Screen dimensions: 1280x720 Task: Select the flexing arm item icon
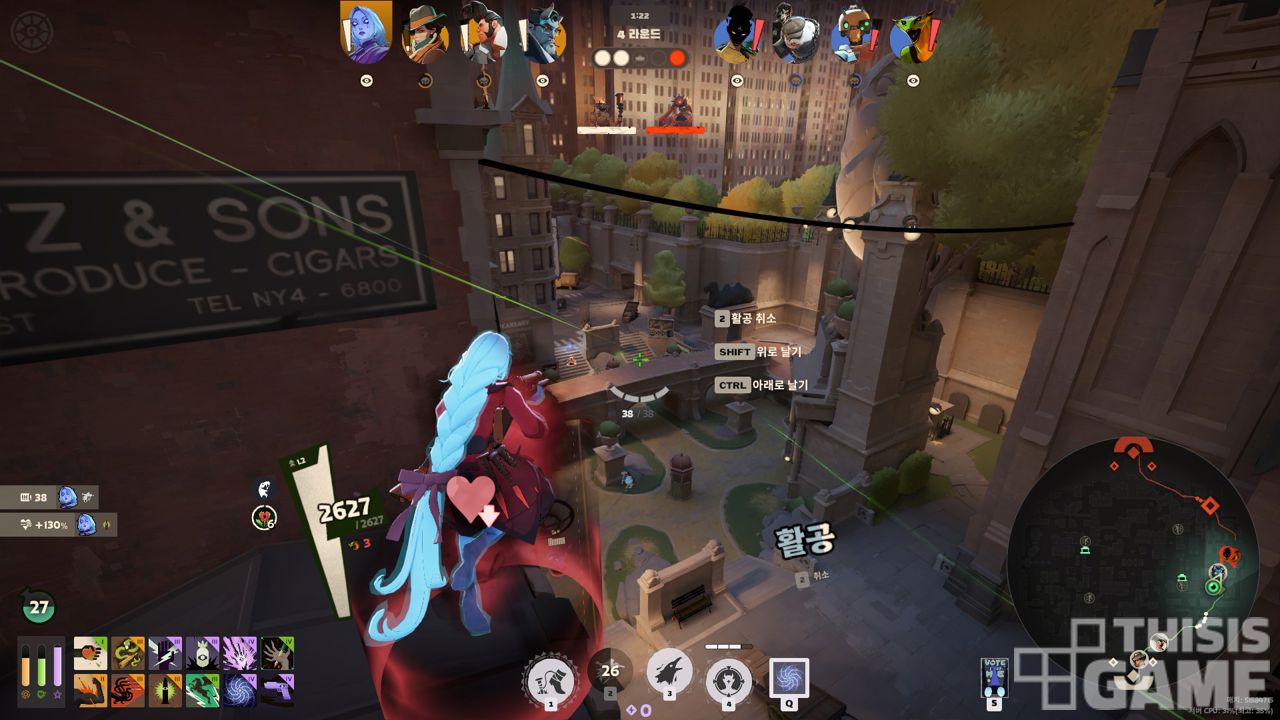pos(90,690)
